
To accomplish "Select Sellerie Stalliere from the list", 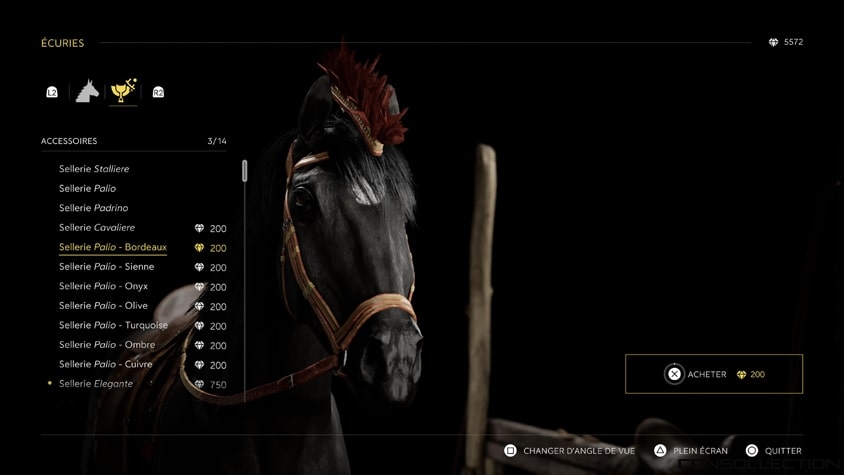I will click(94, 169).
